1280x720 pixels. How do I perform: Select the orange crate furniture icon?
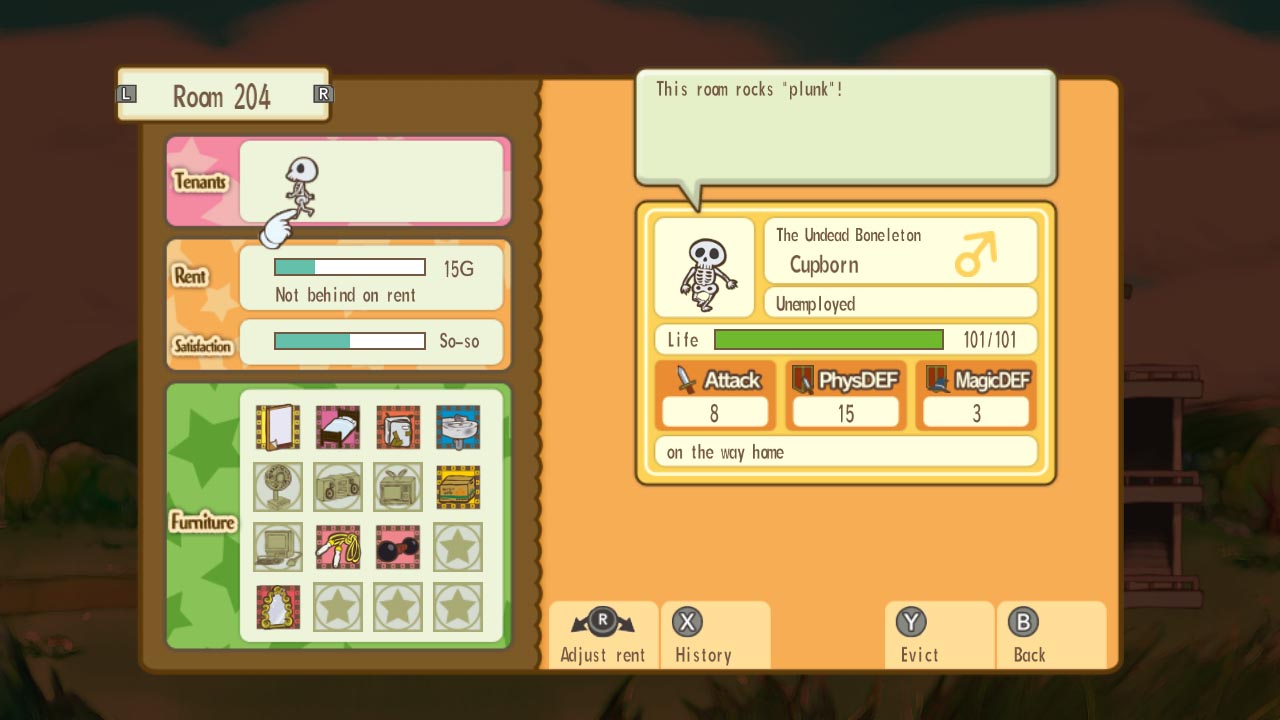[x=458, y=488]
